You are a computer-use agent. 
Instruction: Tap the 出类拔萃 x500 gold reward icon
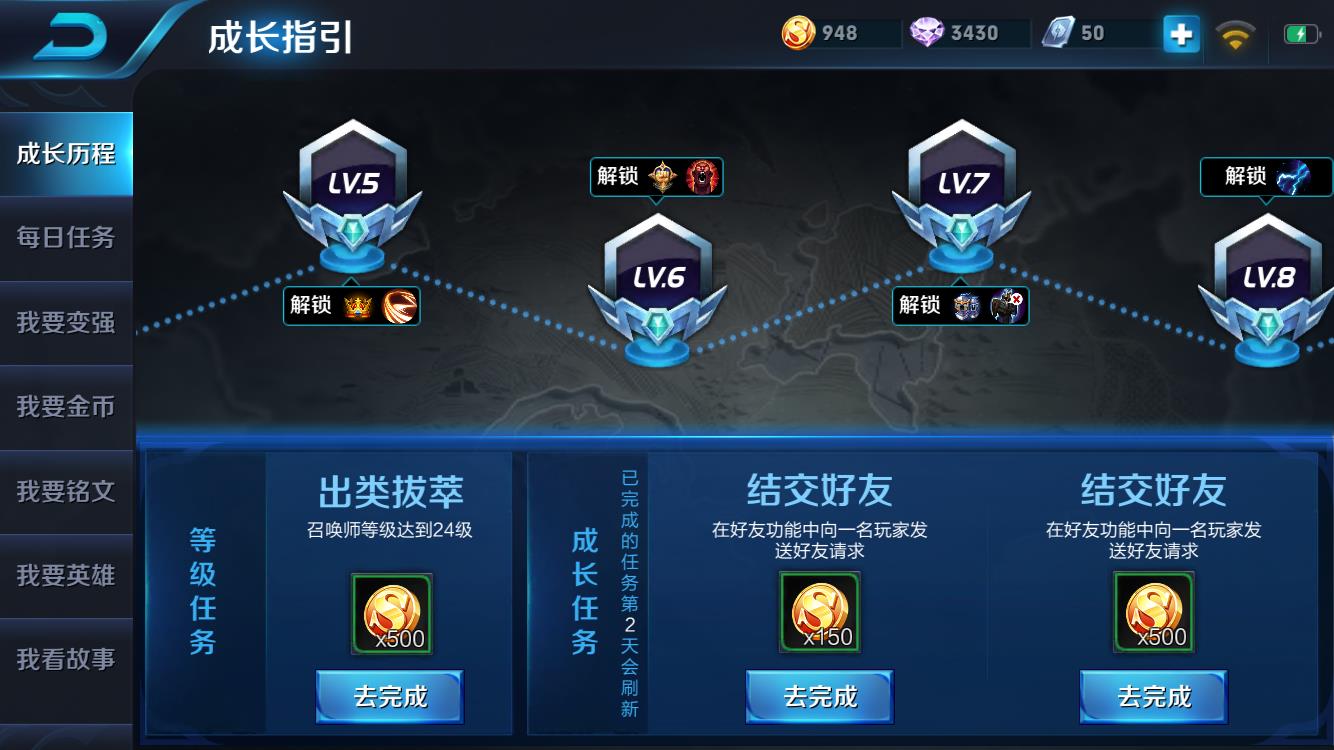[392, 613]
